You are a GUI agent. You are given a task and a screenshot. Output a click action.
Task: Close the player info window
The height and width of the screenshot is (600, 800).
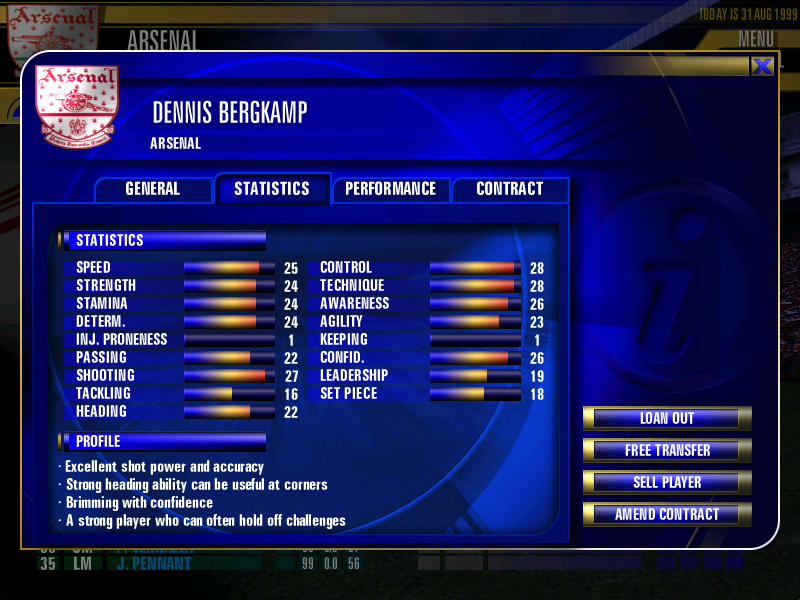pos(762,66)
